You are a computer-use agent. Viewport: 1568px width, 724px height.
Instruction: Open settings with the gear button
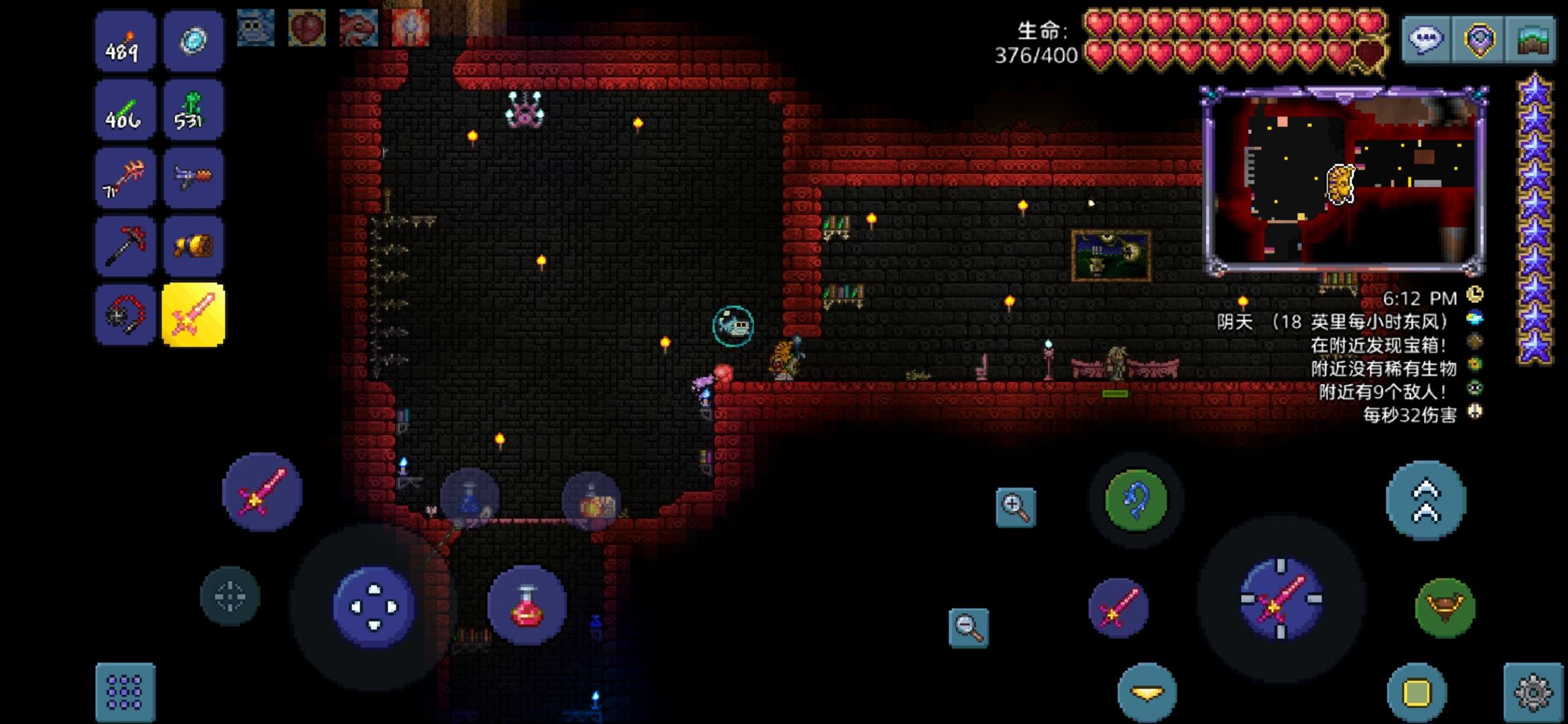click(1533, 692)
